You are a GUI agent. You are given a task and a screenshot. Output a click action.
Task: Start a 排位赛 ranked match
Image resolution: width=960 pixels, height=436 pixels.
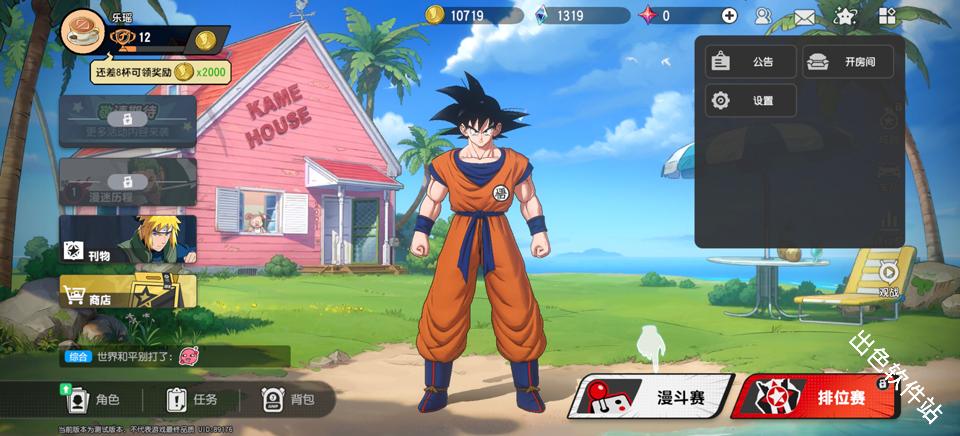point(813,397)
